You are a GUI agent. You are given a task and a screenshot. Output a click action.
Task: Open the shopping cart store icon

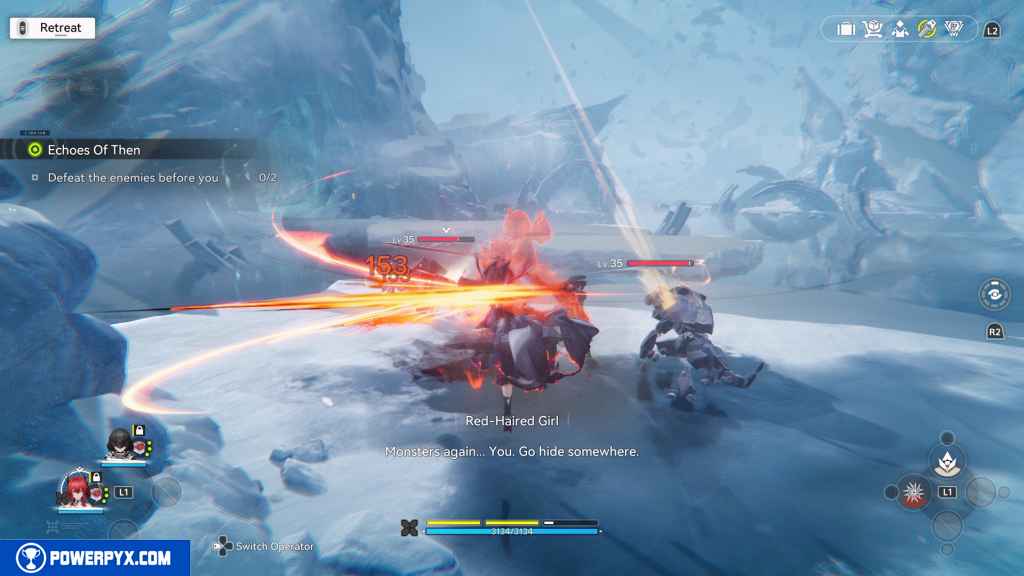tap(873, 29)
